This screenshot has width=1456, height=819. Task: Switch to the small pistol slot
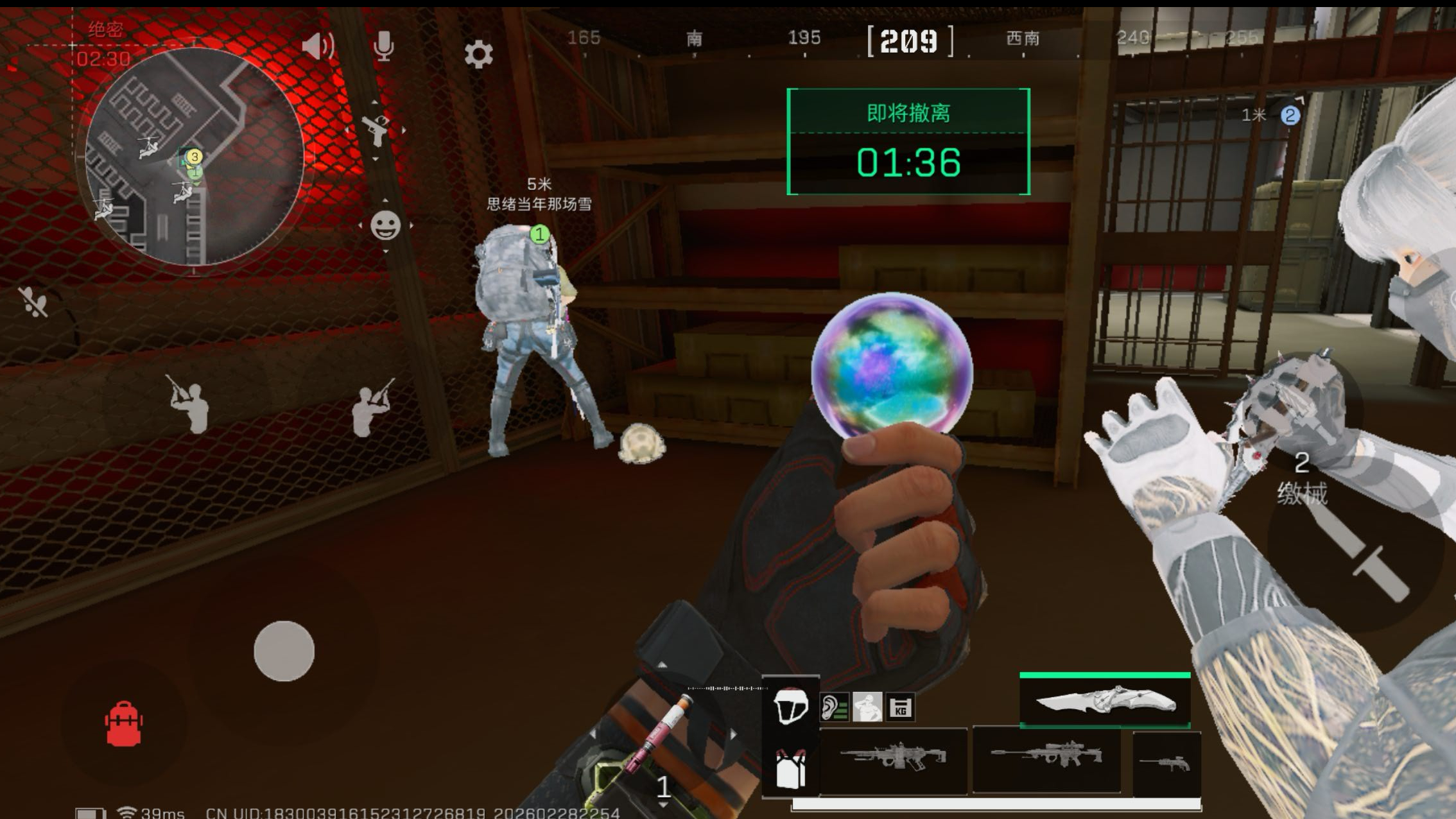(1166, 763)
